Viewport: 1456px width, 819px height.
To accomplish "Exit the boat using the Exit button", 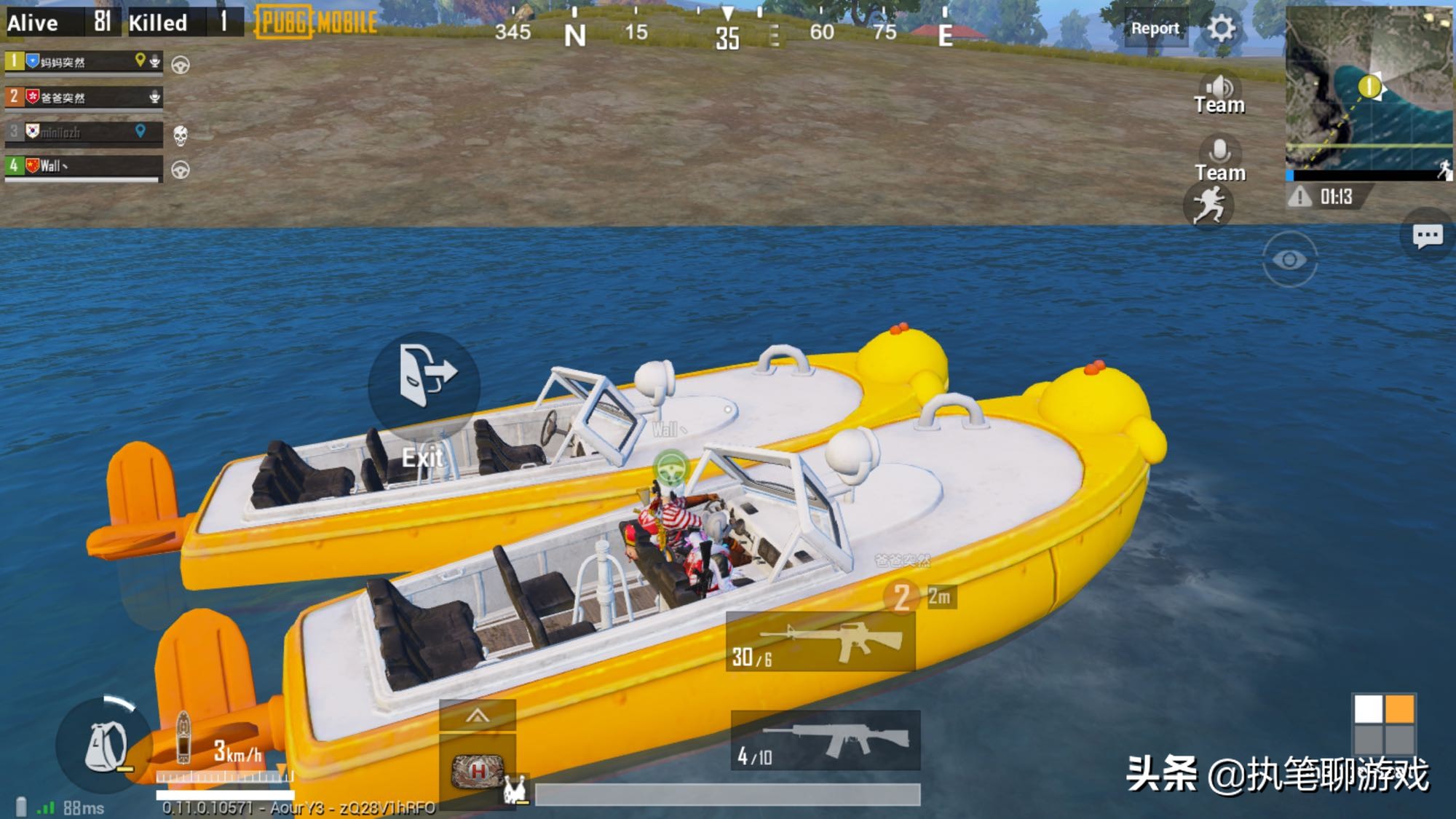I will (424, 386).
